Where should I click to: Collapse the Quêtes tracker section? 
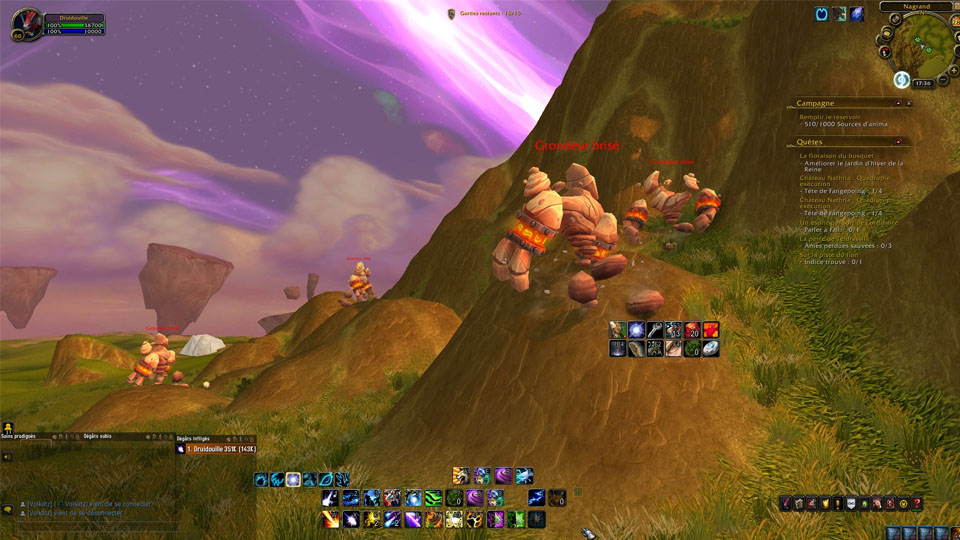(908, 142)
